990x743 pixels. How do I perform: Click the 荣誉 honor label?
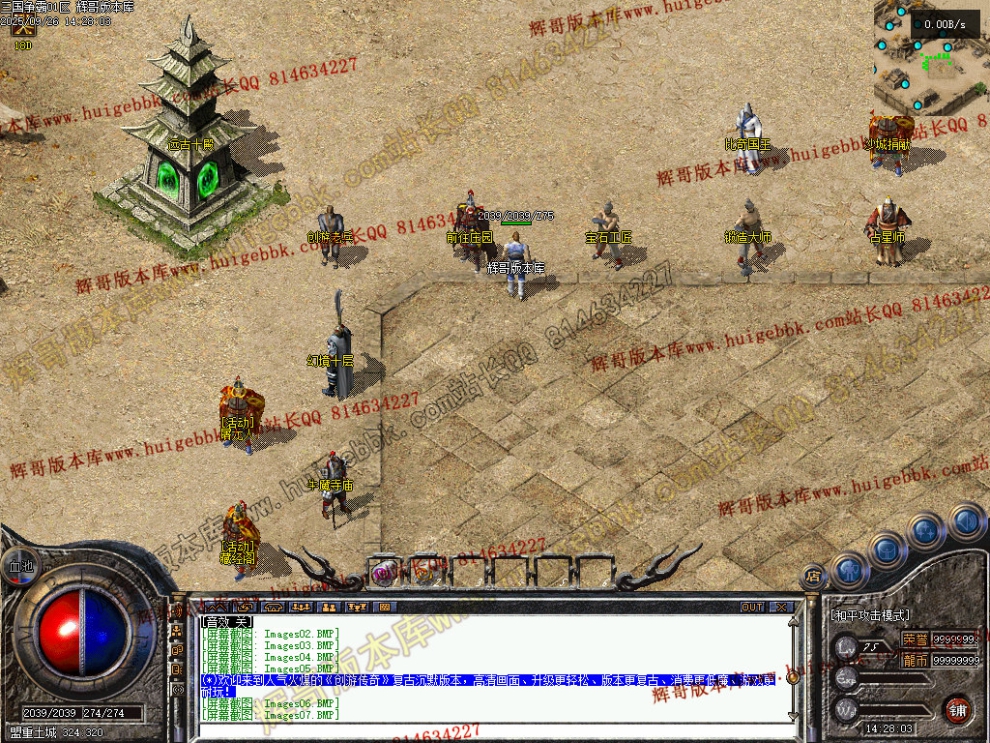pos(914,640)
